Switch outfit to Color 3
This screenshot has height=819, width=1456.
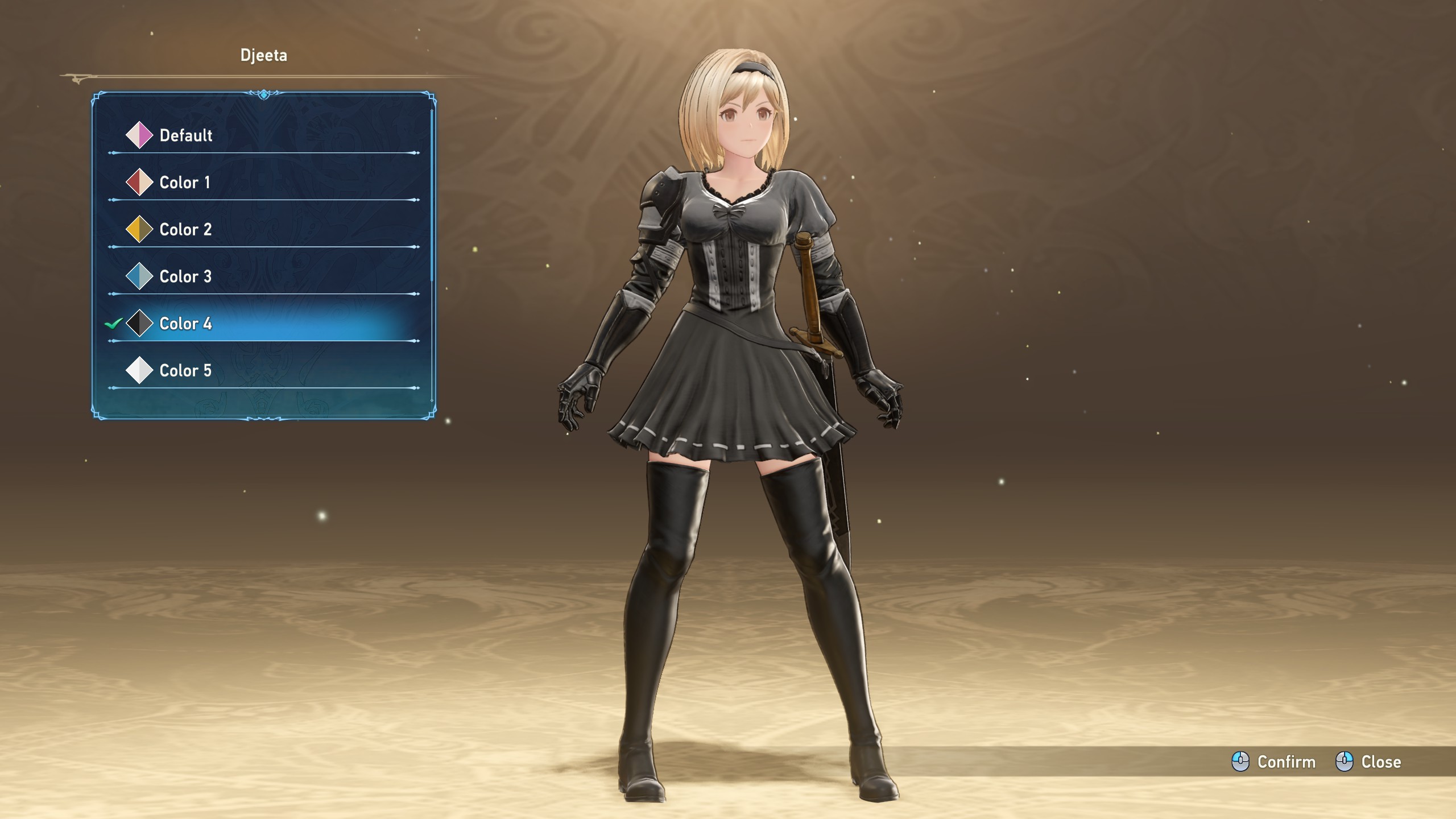pyautogui.click(x=185, y=277)
